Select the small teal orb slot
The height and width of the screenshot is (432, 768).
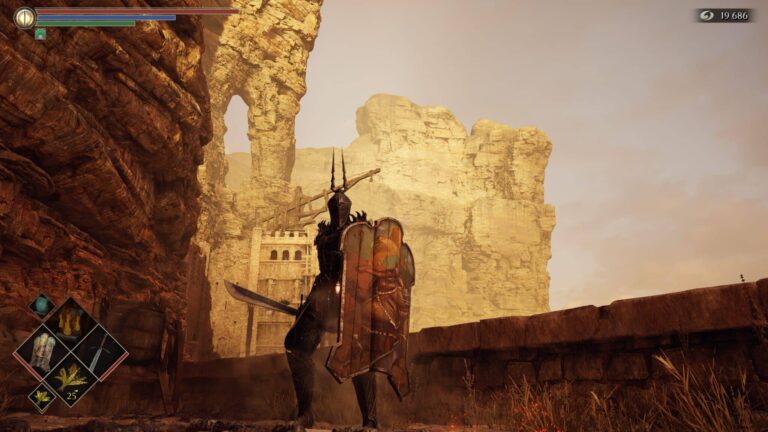click(41, 305)
